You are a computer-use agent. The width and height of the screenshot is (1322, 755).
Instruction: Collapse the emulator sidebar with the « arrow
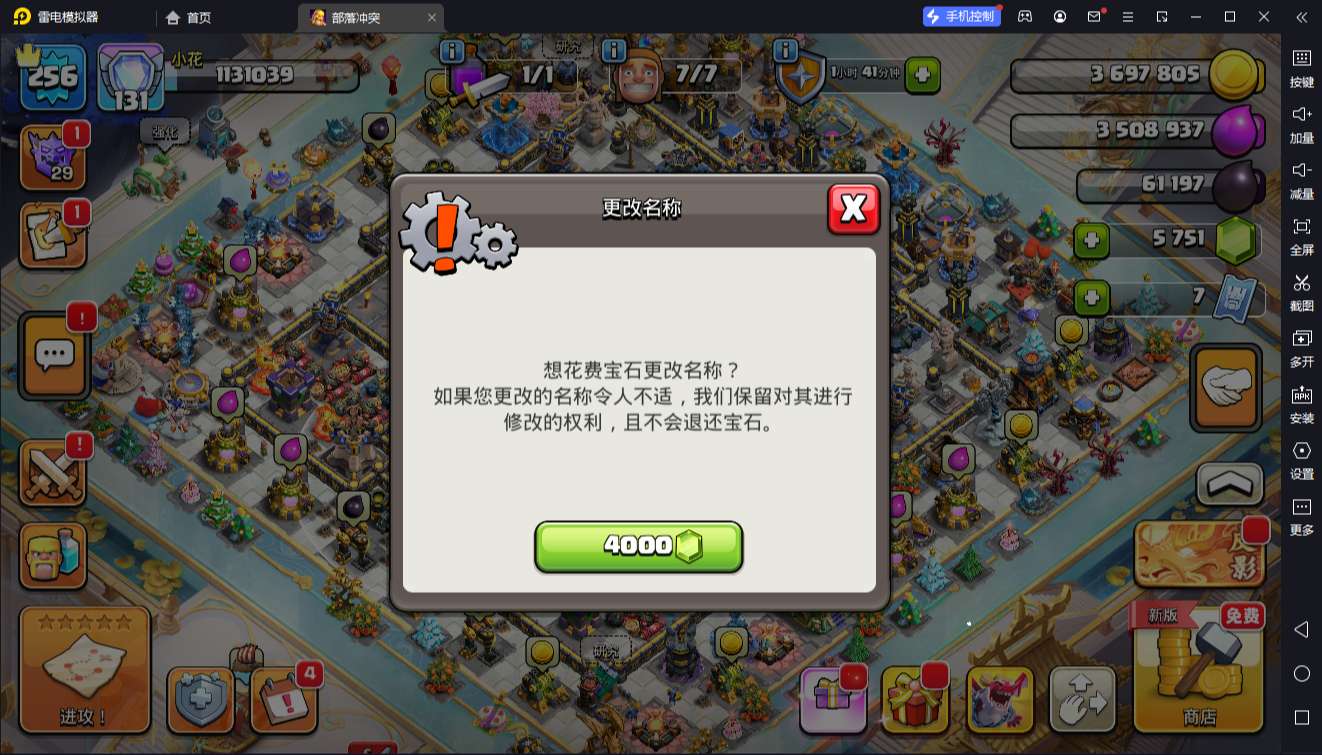tap(1302, 17)
